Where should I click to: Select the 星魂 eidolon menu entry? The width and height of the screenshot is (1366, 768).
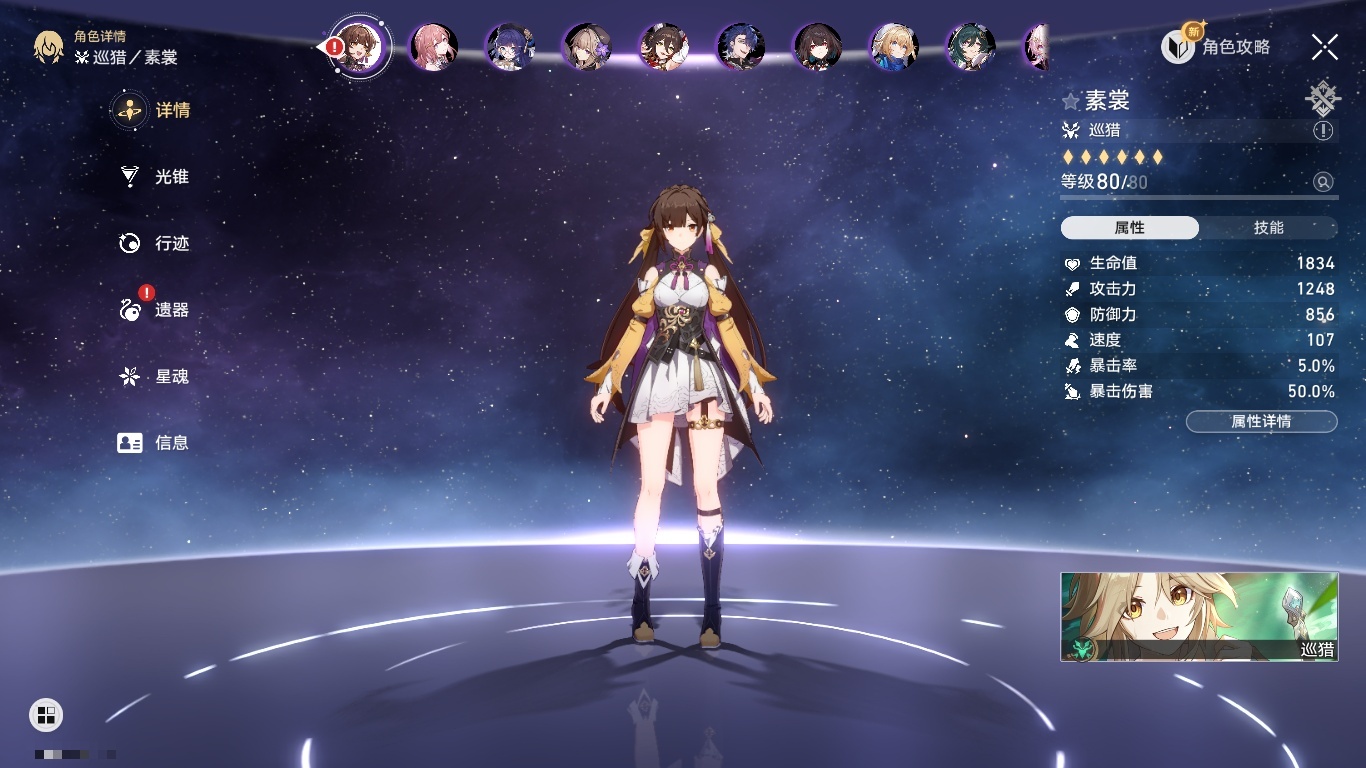[153, 377]
